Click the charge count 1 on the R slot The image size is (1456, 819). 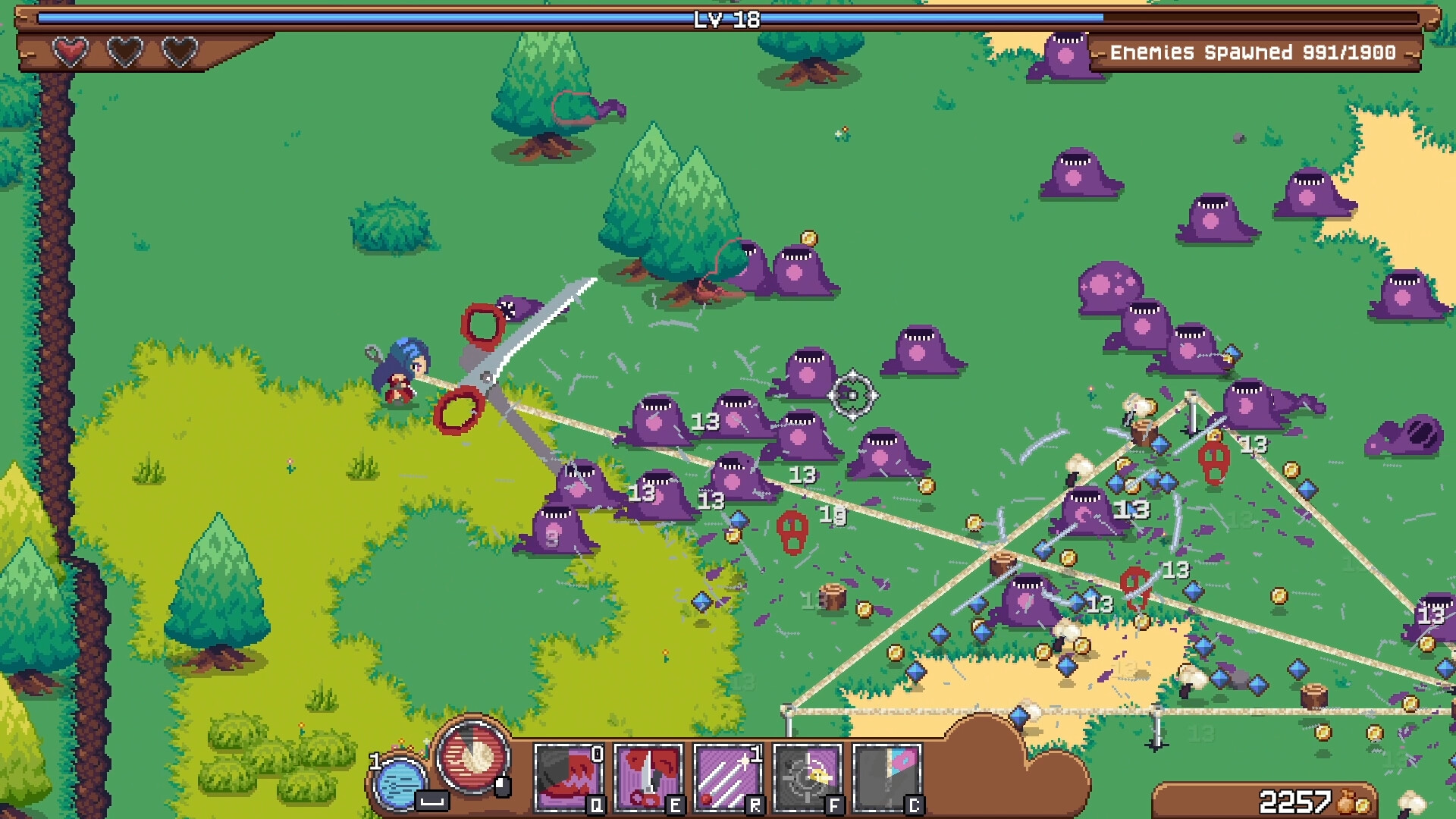[755, 754]
